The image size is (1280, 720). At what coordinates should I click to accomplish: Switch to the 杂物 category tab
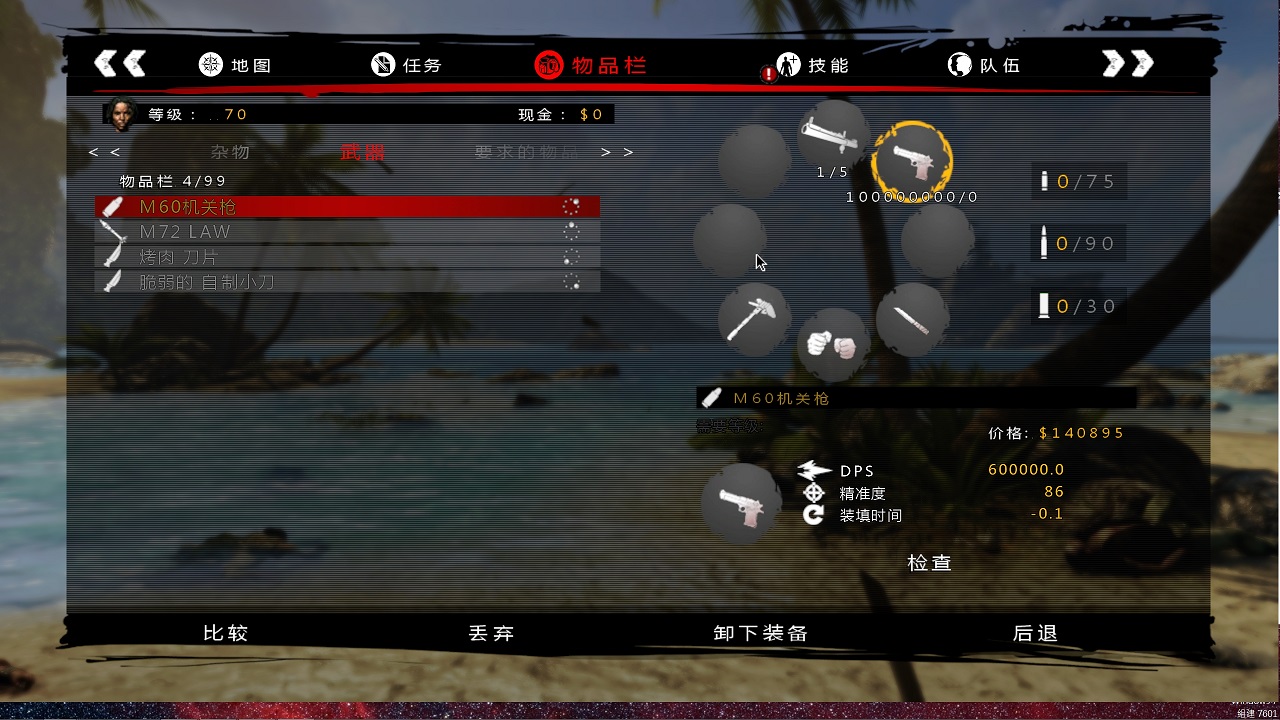(230, 152)
